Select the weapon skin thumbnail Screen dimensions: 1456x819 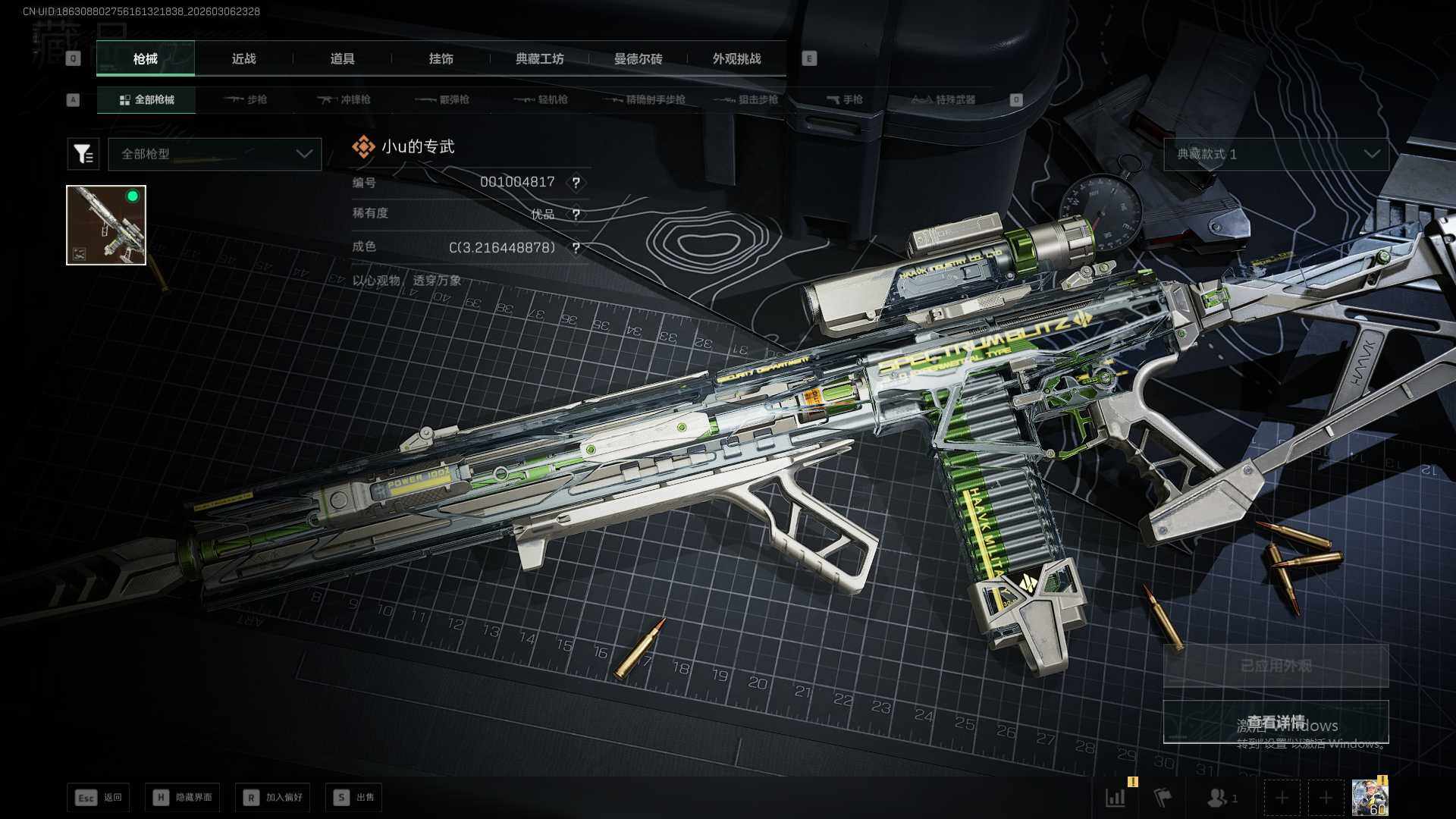coord(106,225)
